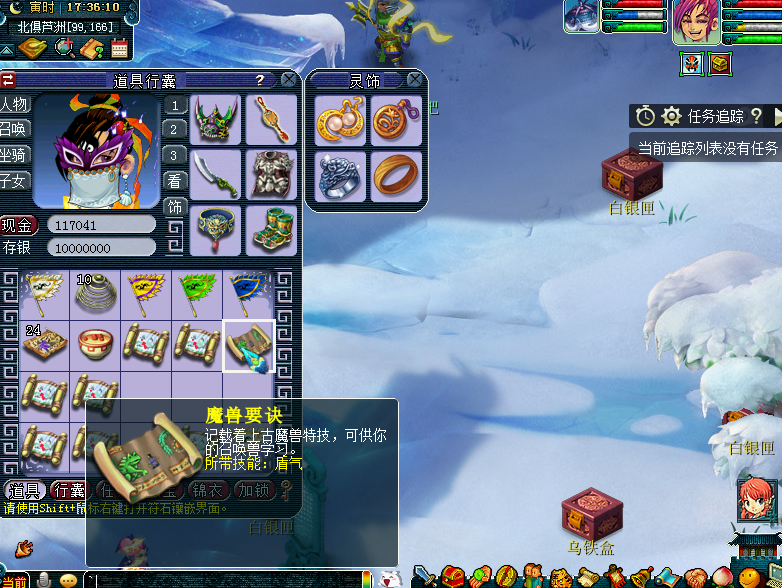This screenshot has height=588, width=782.
Task: Select the plain gold bangle accessory
Action: click(396, 175)
